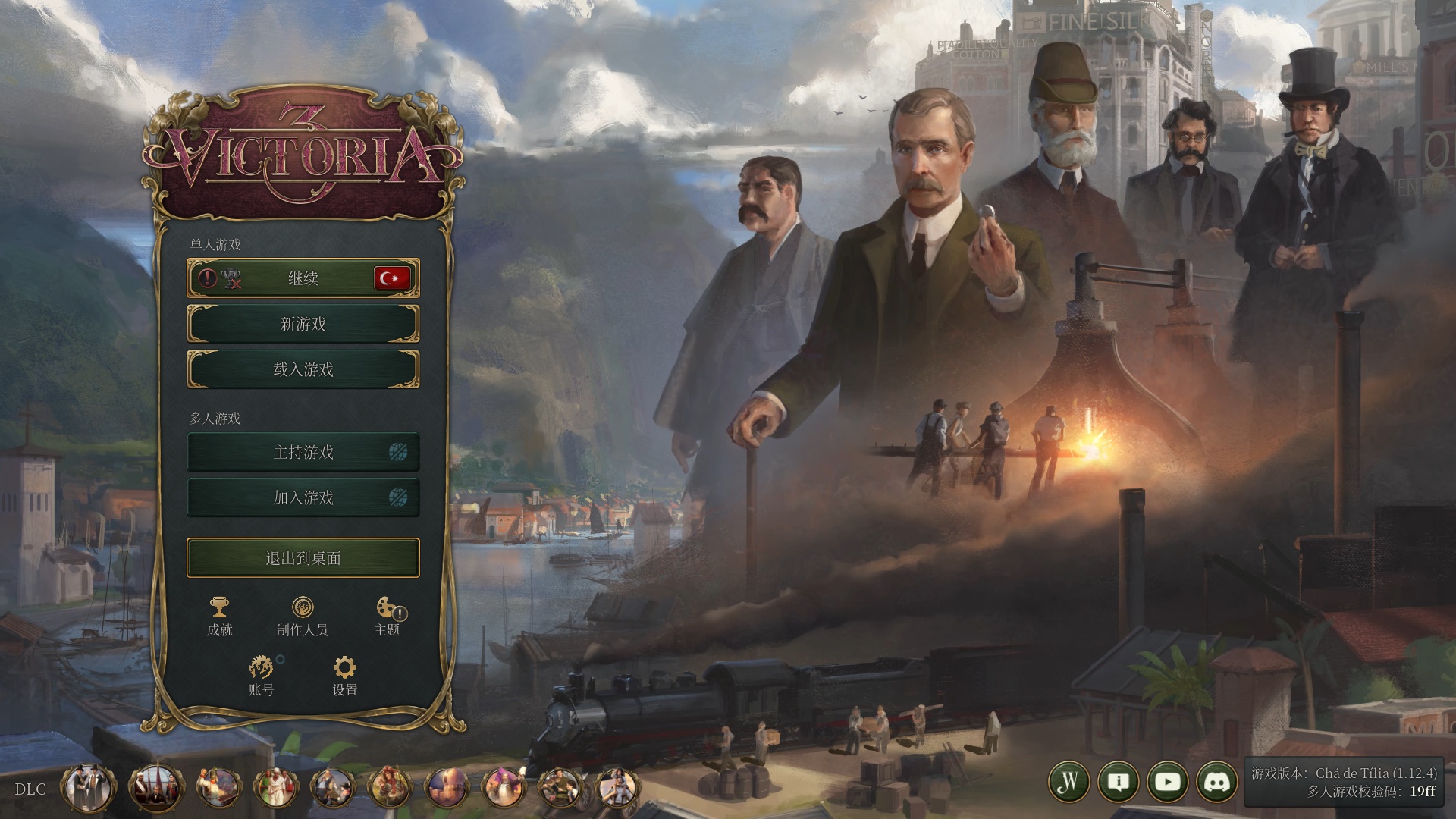Open the achievements trophy (成就)

click(220, 616)
